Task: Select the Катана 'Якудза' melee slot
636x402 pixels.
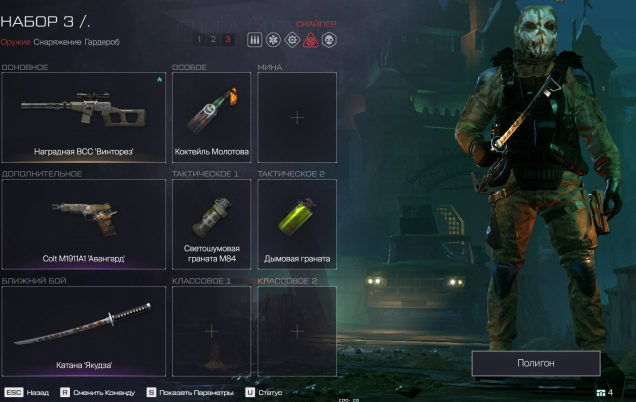Action: [84, 332]
